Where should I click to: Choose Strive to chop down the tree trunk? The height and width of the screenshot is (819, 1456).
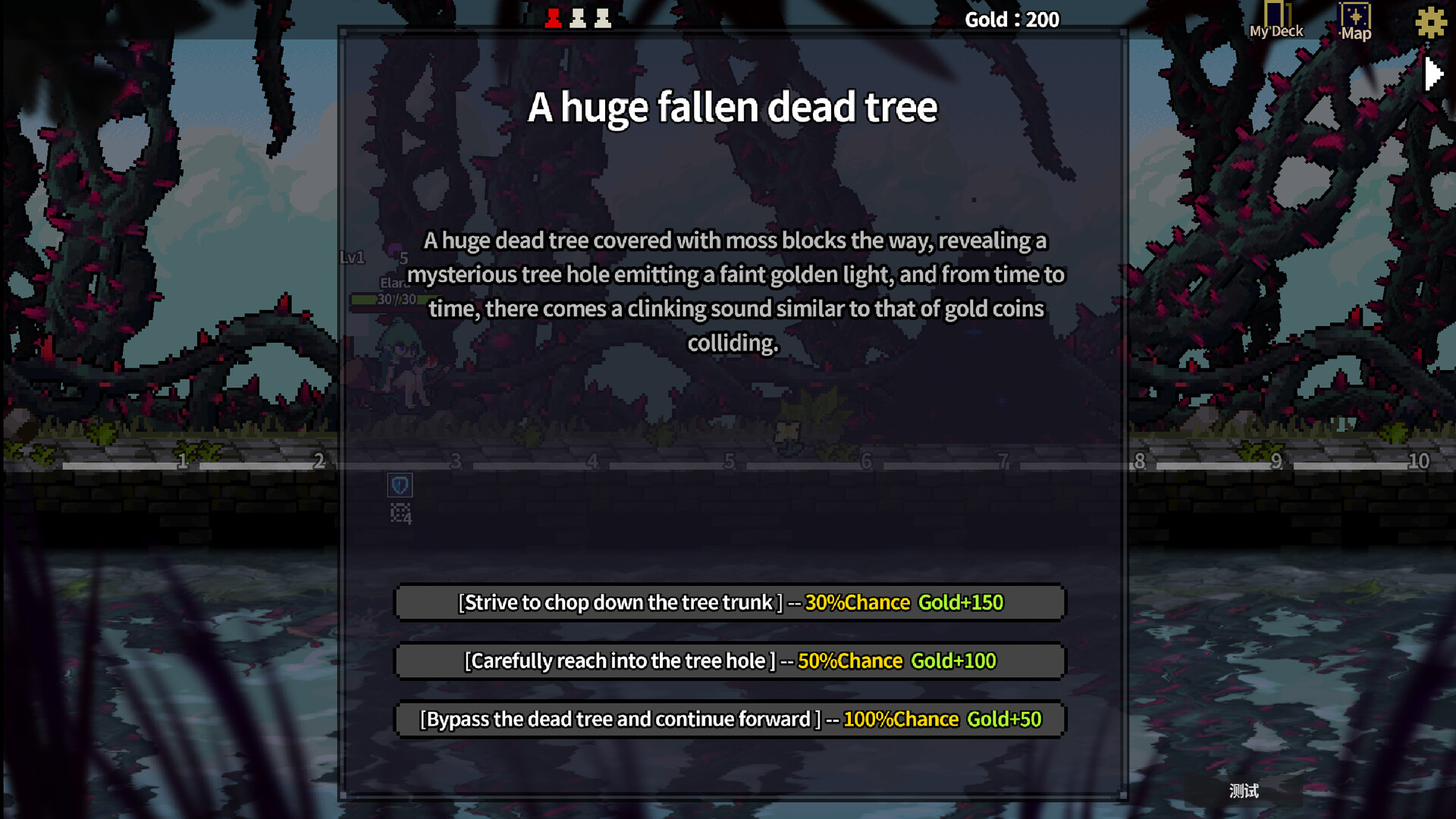click(x=730, y=602)
